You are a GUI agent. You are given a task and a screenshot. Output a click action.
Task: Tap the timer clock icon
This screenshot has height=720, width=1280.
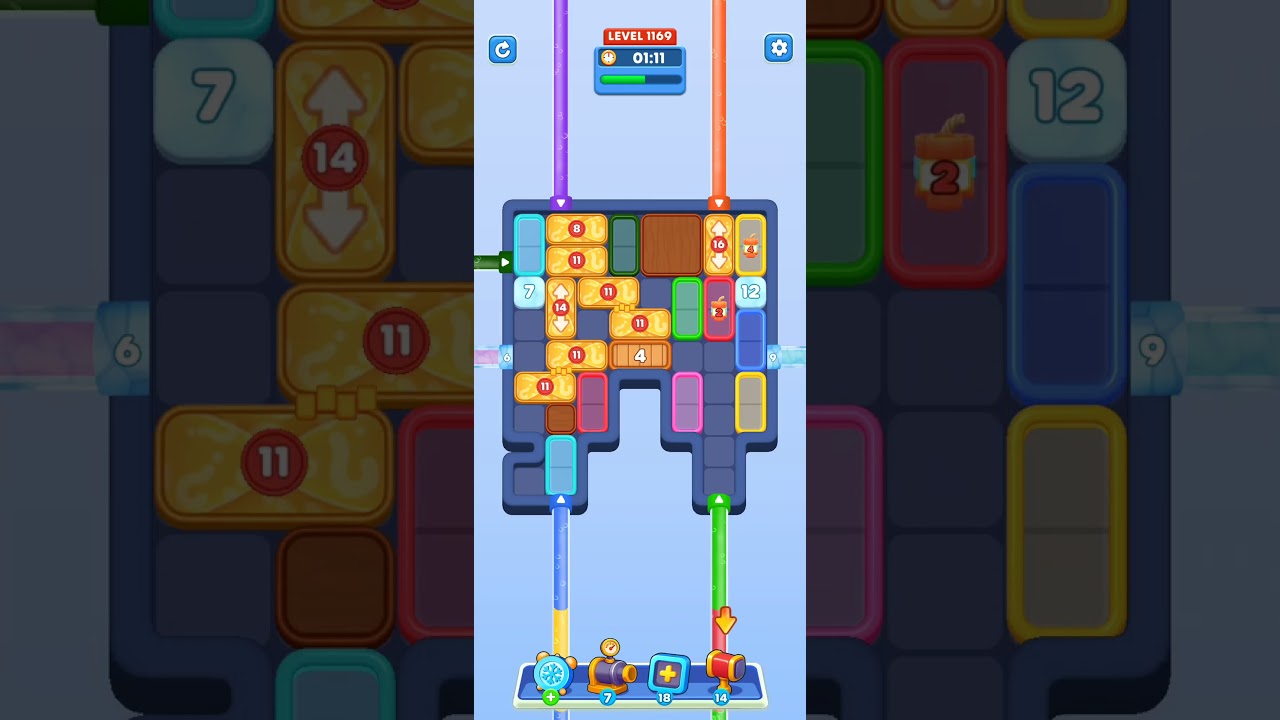(609, 58)
